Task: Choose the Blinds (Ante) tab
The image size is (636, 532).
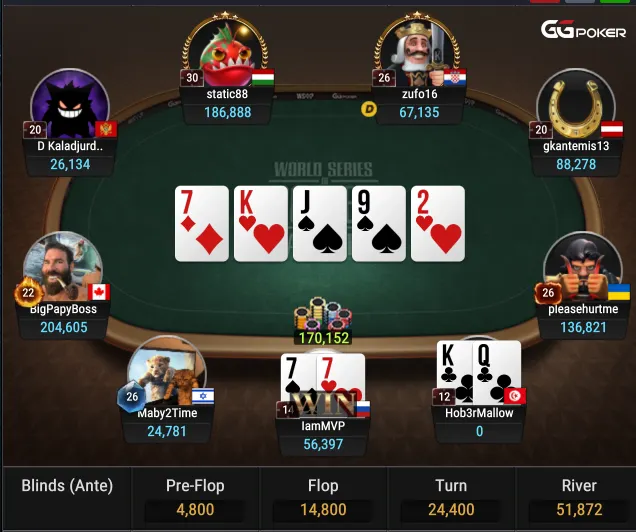Action: click(67, 487)
